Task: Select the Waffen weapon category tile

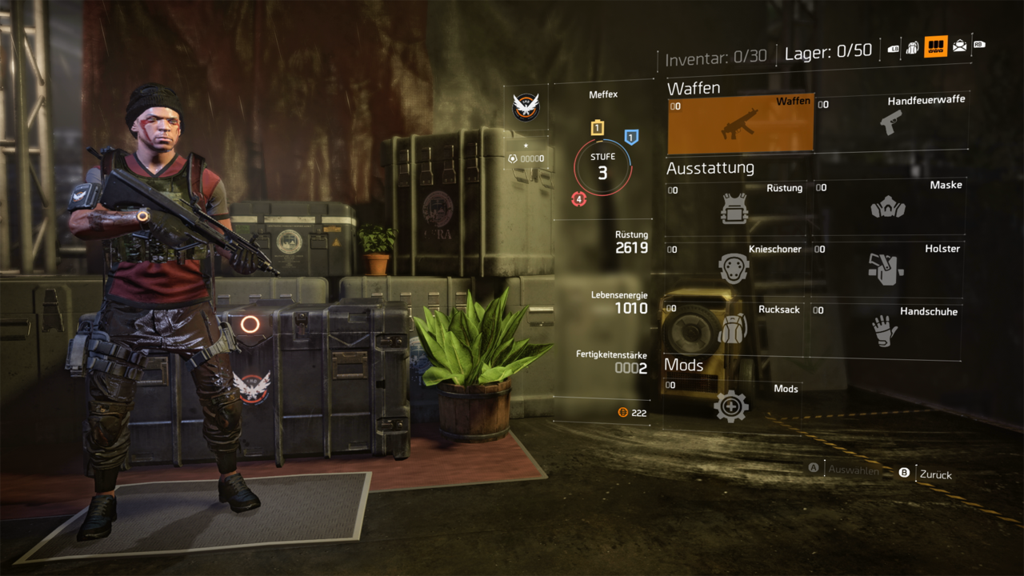Action: (740, 123)
